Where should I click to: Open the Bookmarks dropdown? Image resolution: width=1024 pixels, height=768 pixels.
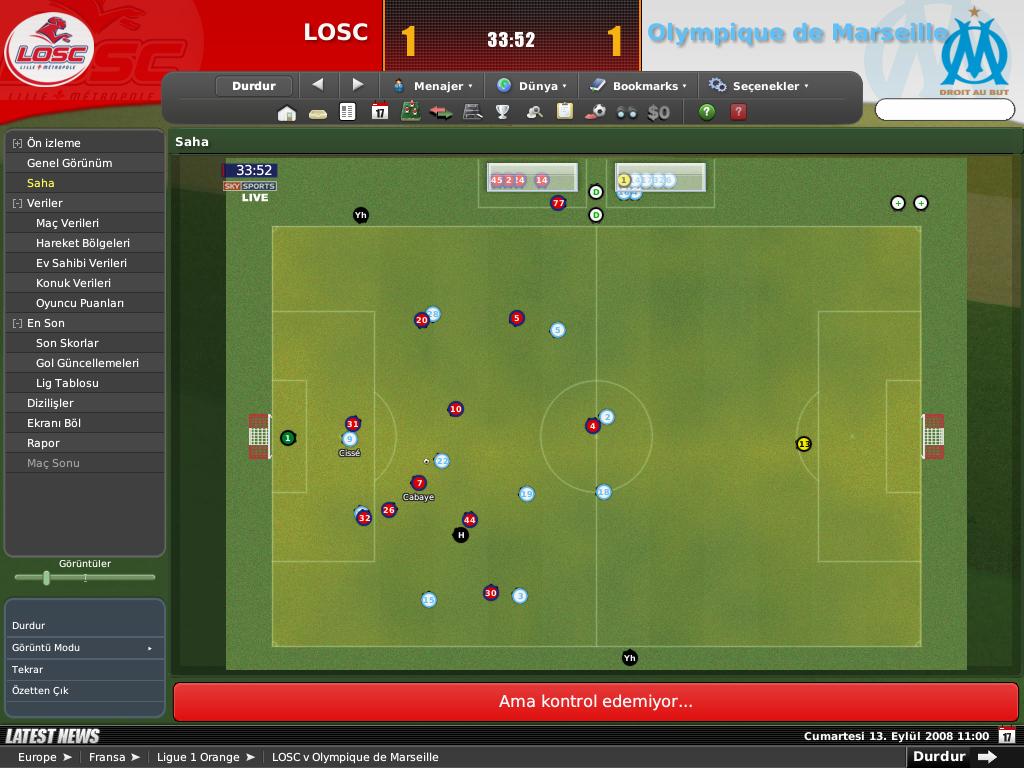pos(637,86)
